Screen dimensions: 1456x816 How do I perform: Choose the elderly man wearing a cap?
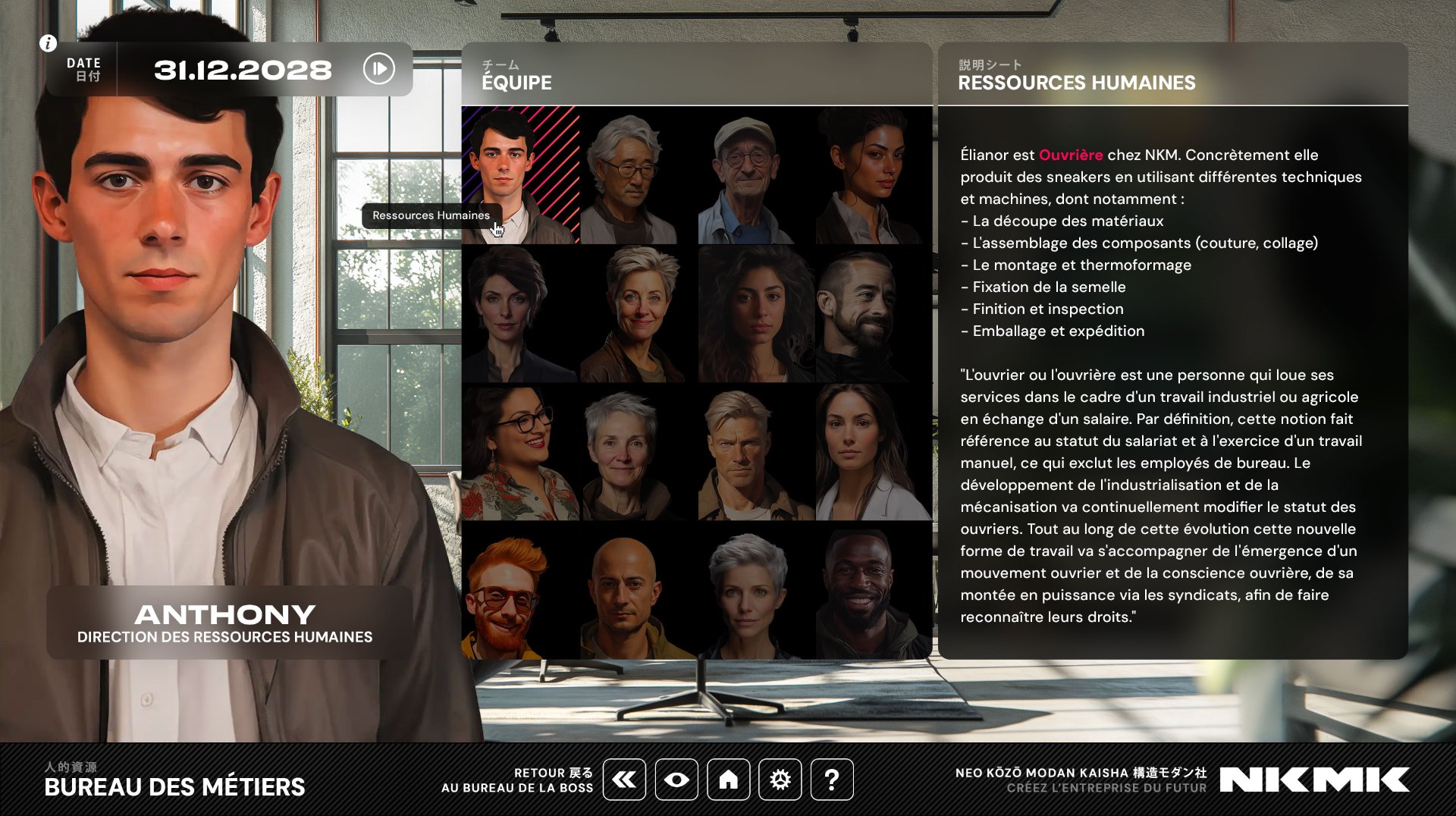(x=756, y=175)
